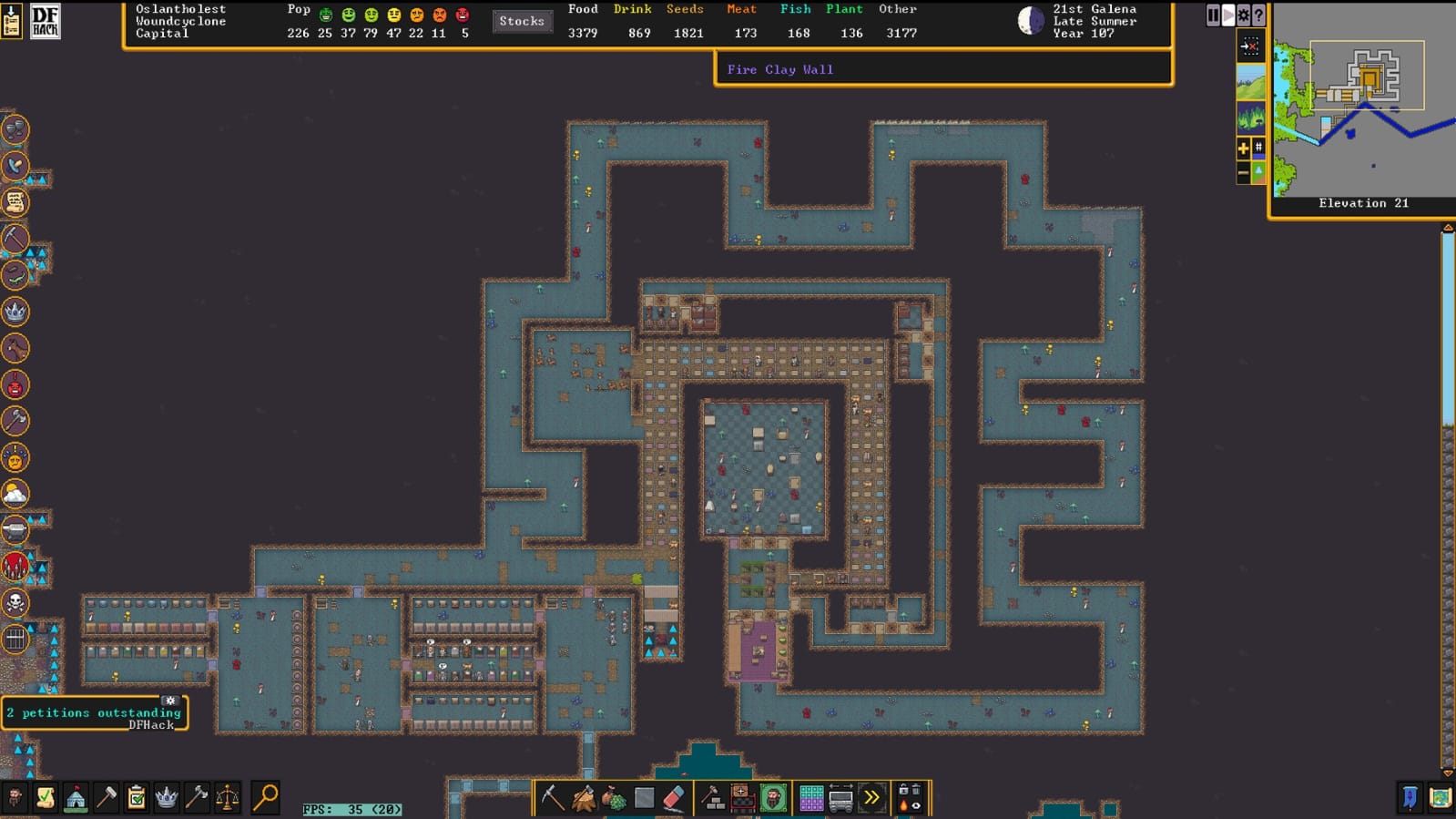Select the tree chopping designation
1456x819 pixels.
click(583, 798)
